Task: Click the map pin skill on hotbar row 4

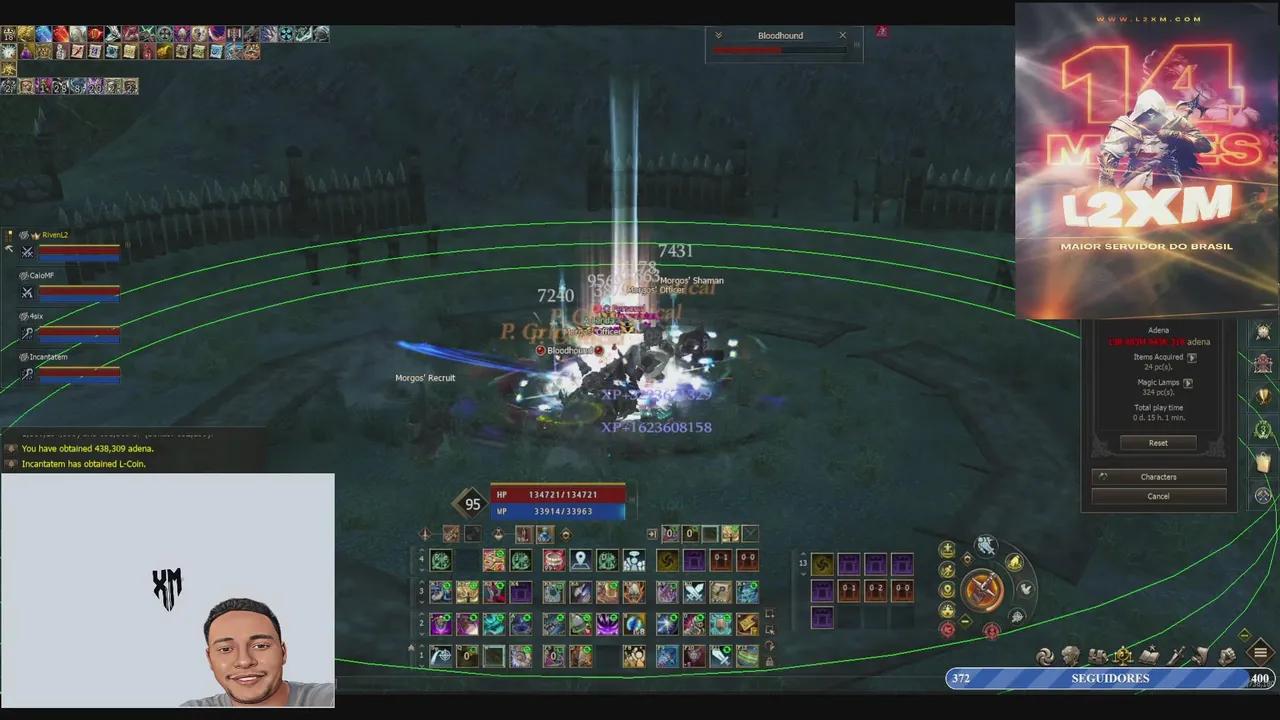Action: [579, 559]
